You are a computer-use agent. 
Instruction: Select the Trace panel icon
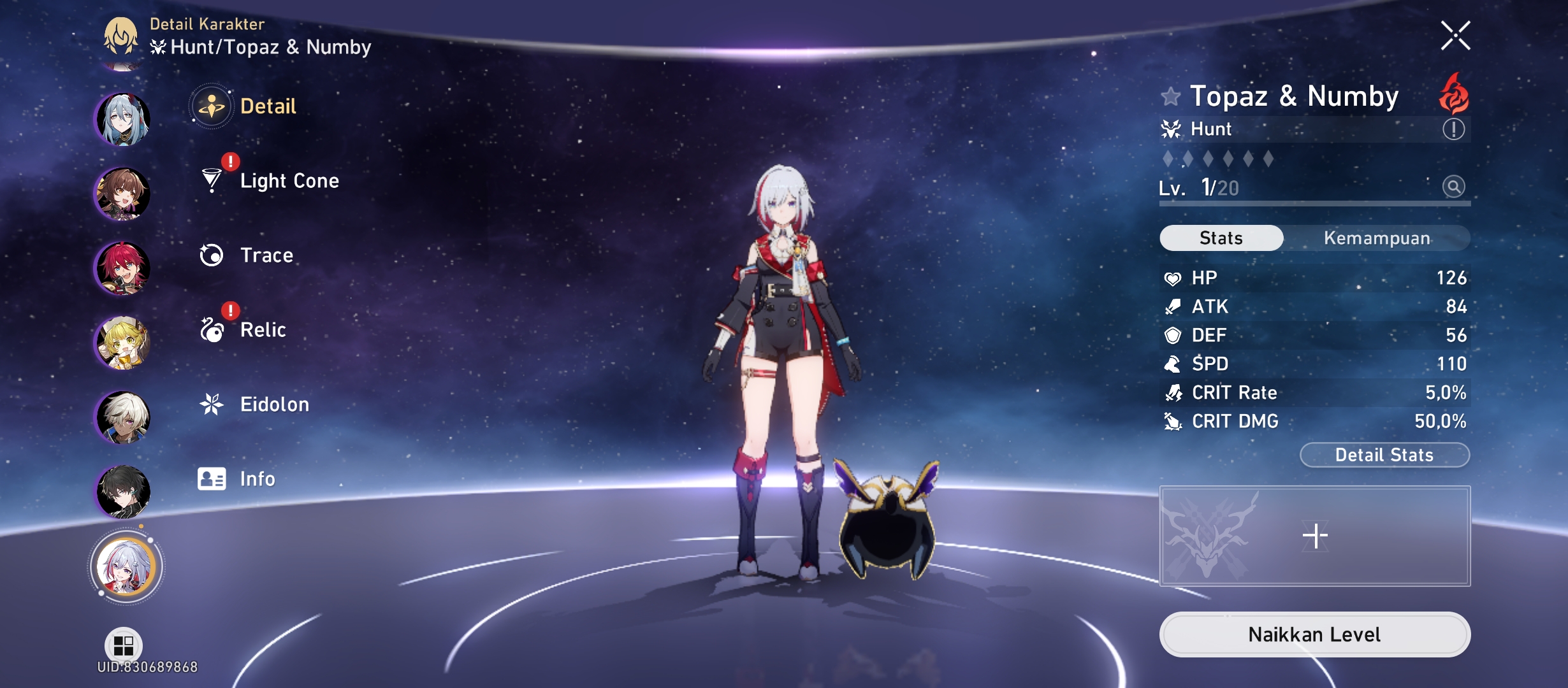(212, 255)
